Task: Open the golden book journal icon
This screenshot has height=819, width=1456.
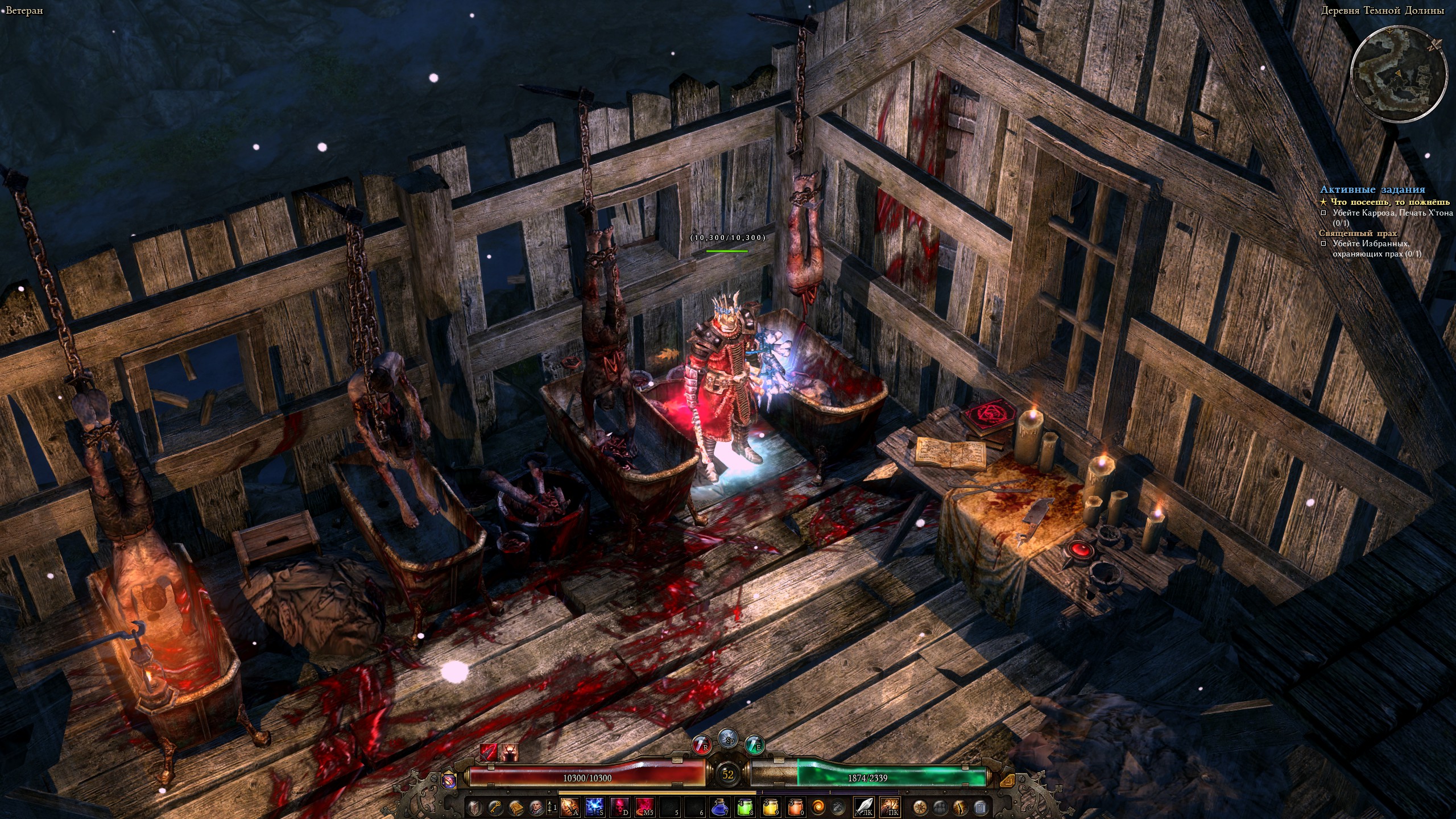Action: click(x=517, y=806)
